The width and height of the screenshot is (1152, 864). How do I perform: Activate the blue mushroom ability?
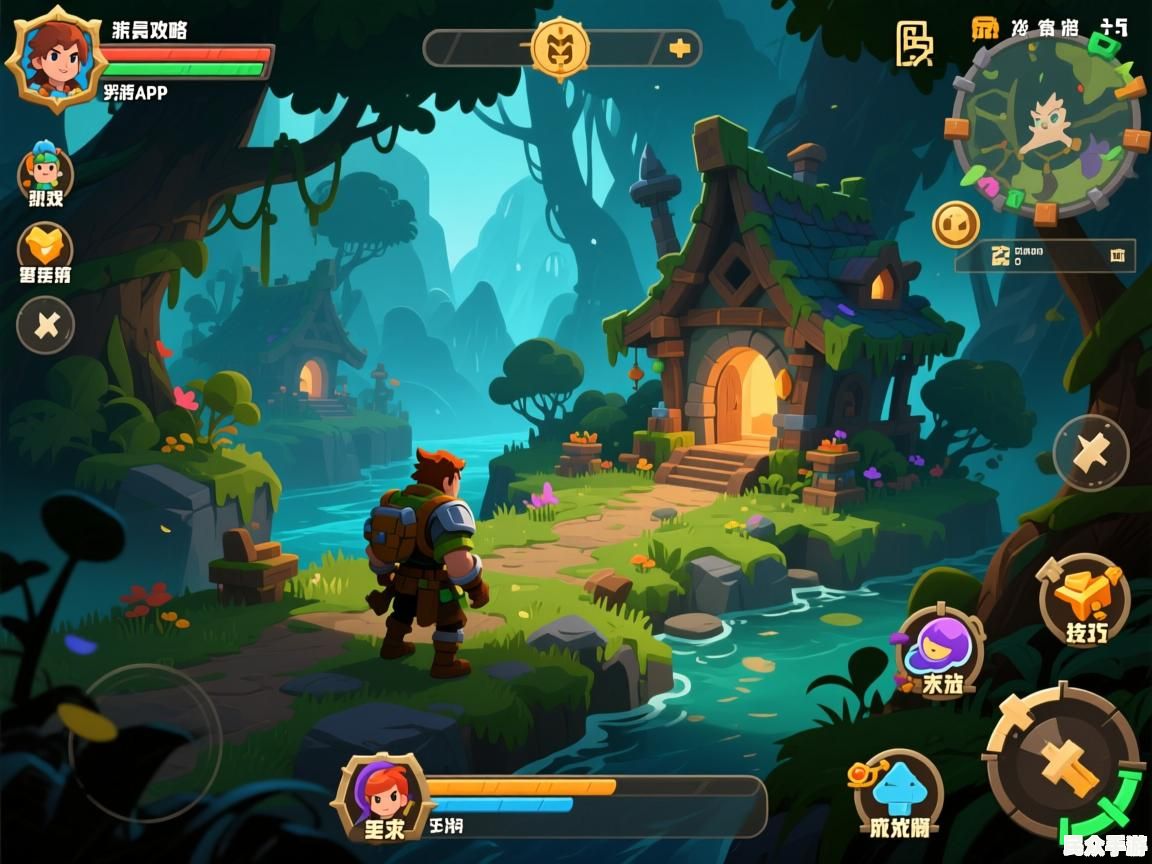899,790
